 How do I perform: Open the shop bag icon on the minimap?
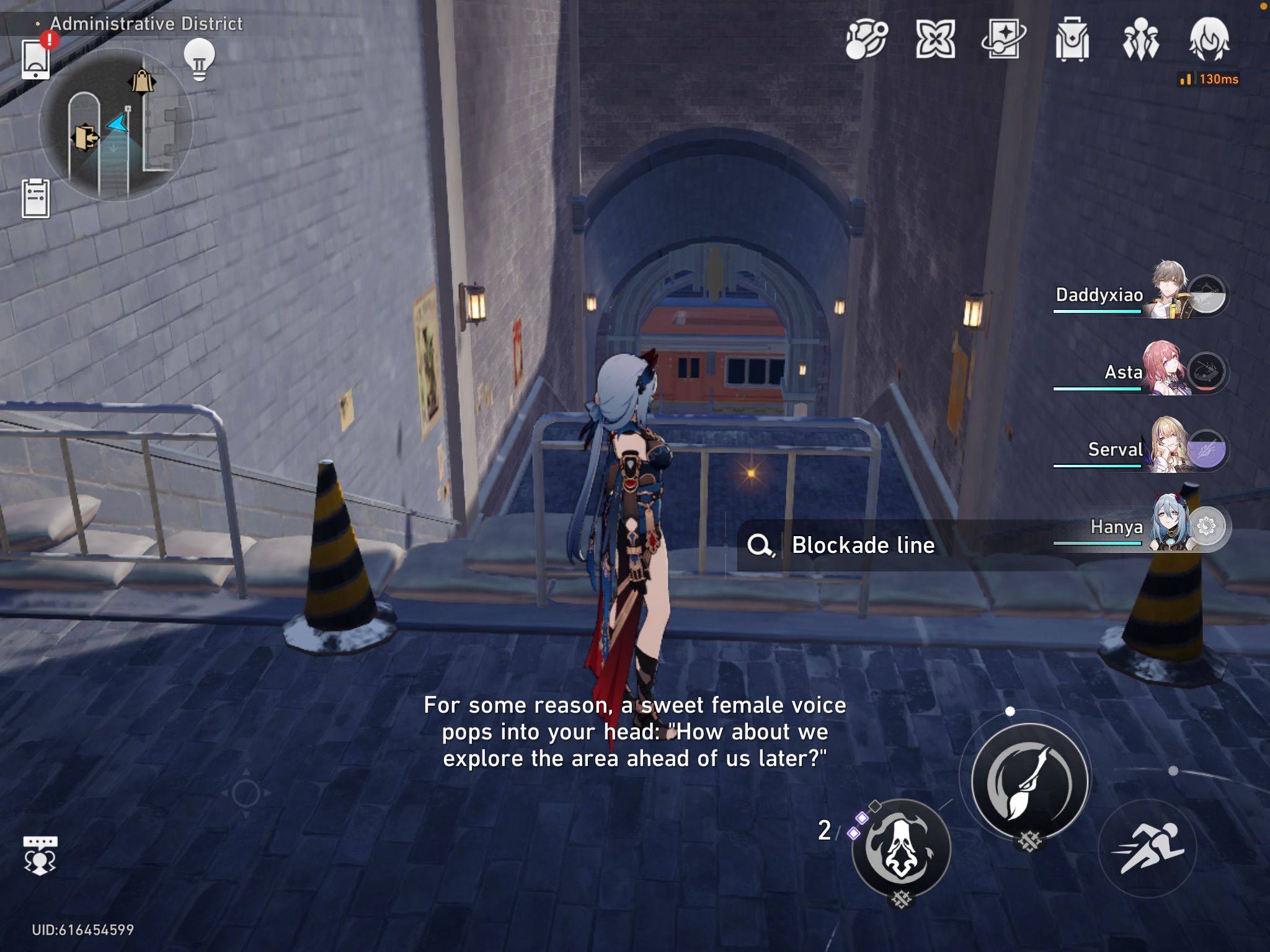click(x=143, y=81)
